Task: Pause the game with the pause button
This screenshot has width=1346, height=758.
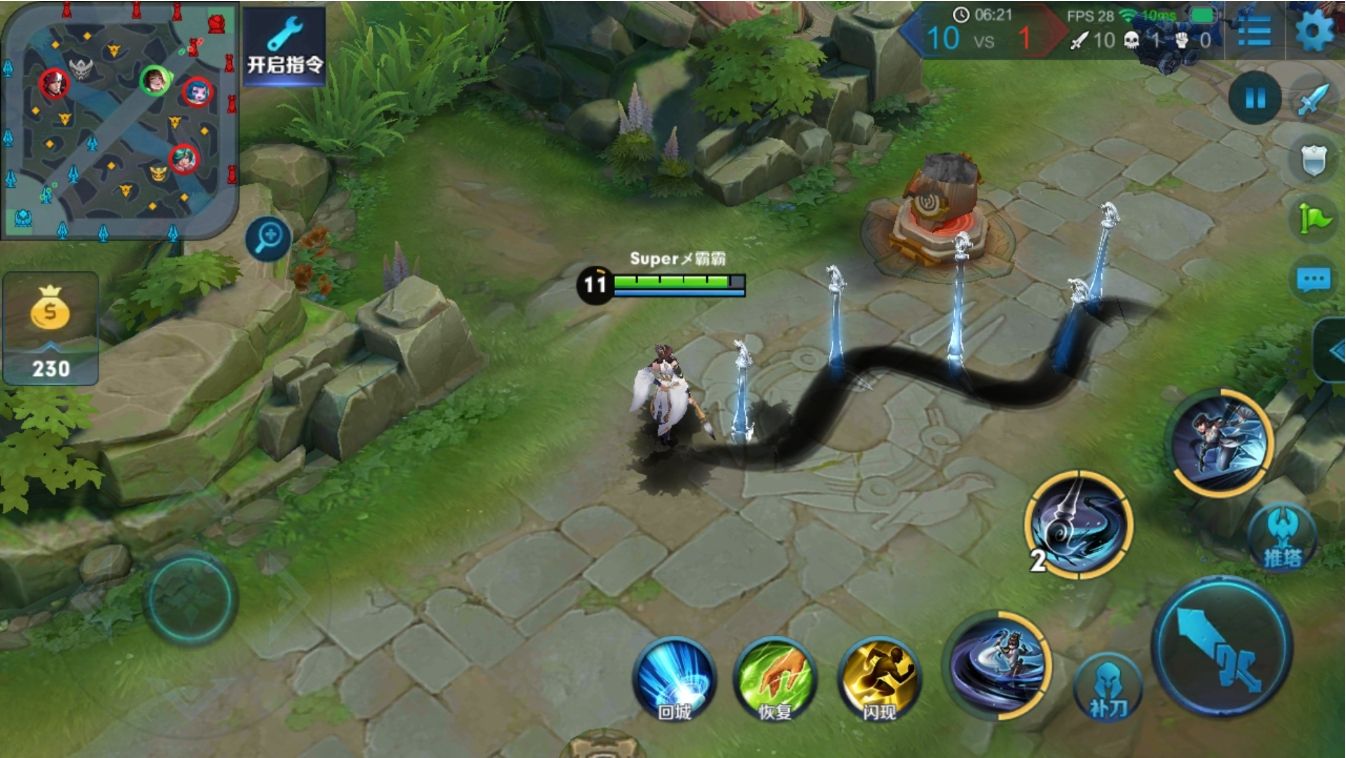Action: tap(1254, 97)
